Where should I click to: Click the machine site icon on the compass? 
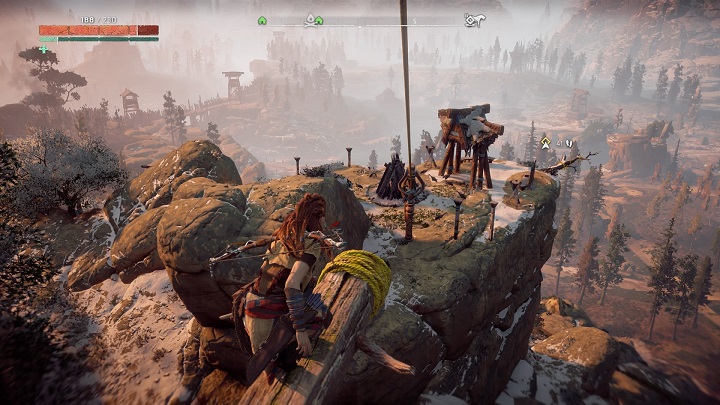click(x=474, y=20)
